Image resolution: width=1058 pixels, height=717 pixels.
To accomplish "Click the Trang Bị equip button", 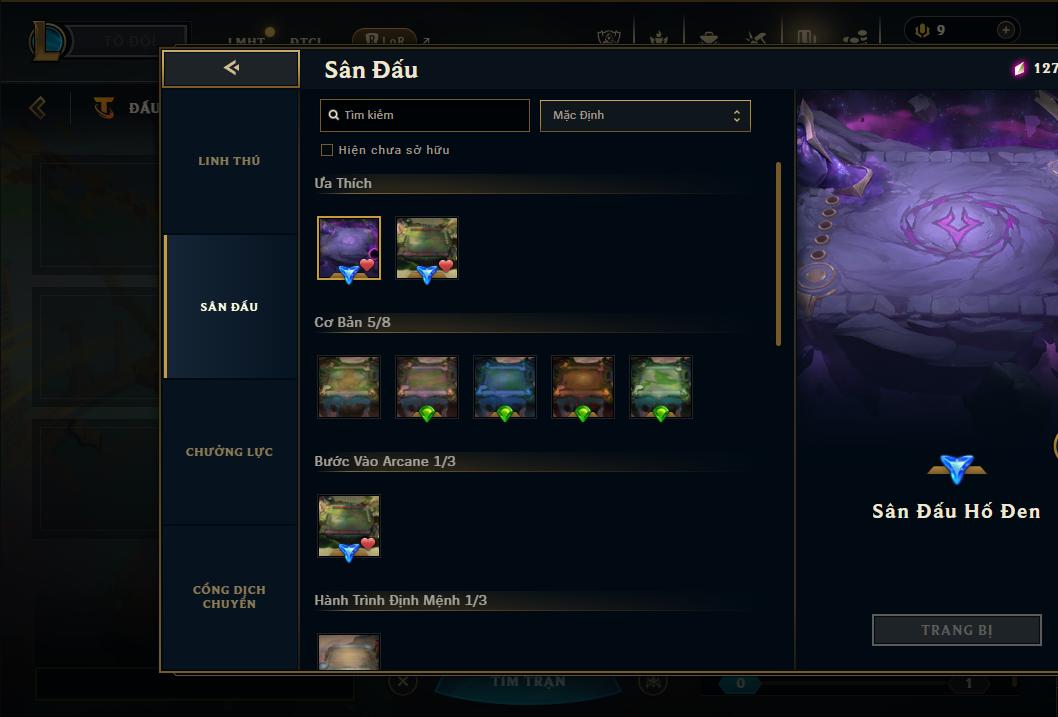I will 956,630.
